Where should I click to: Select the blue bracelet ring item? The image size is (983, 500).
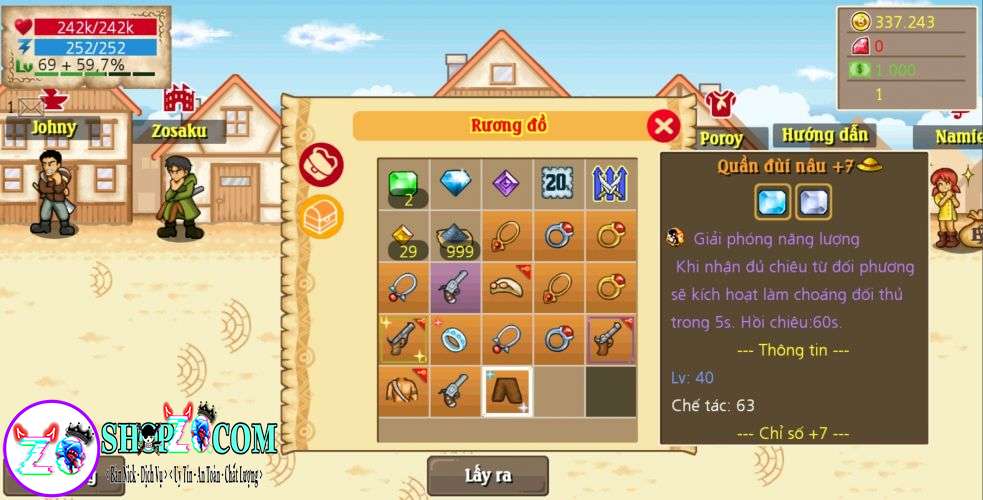455,340
